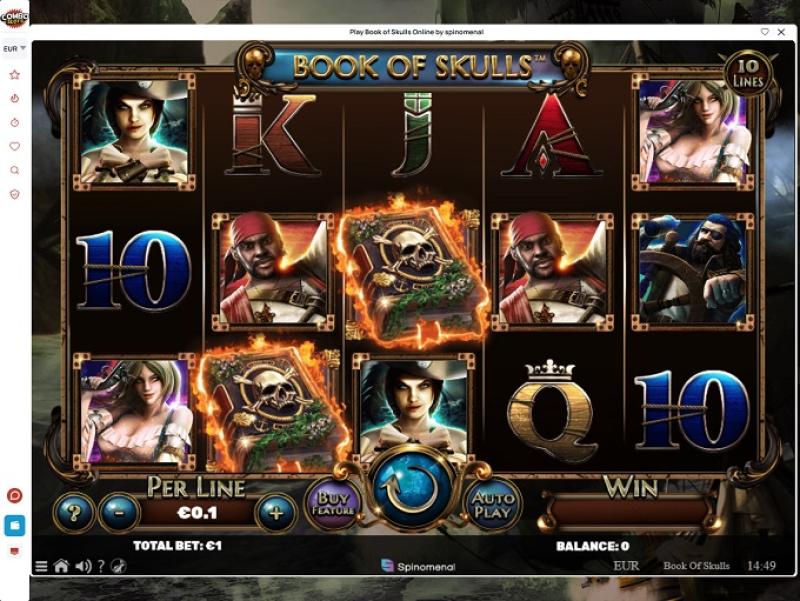Image resolution: width=800 pixels, height=601 pixels.
Task: Activate Auto Play
Action: (x=492, y=501)
